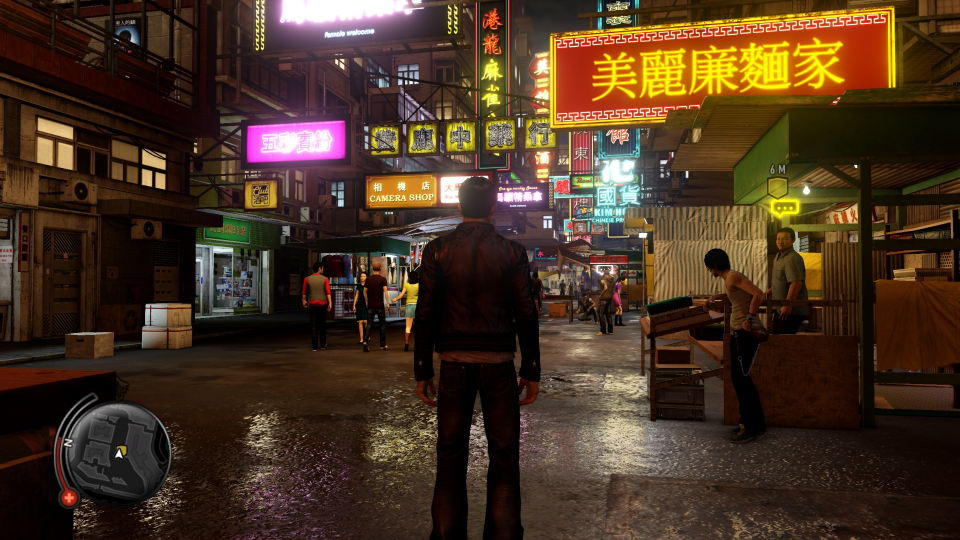The image size is (960, 540).
Task: Click the yellow speech bubble talk icon
Action: pos(784,208)
